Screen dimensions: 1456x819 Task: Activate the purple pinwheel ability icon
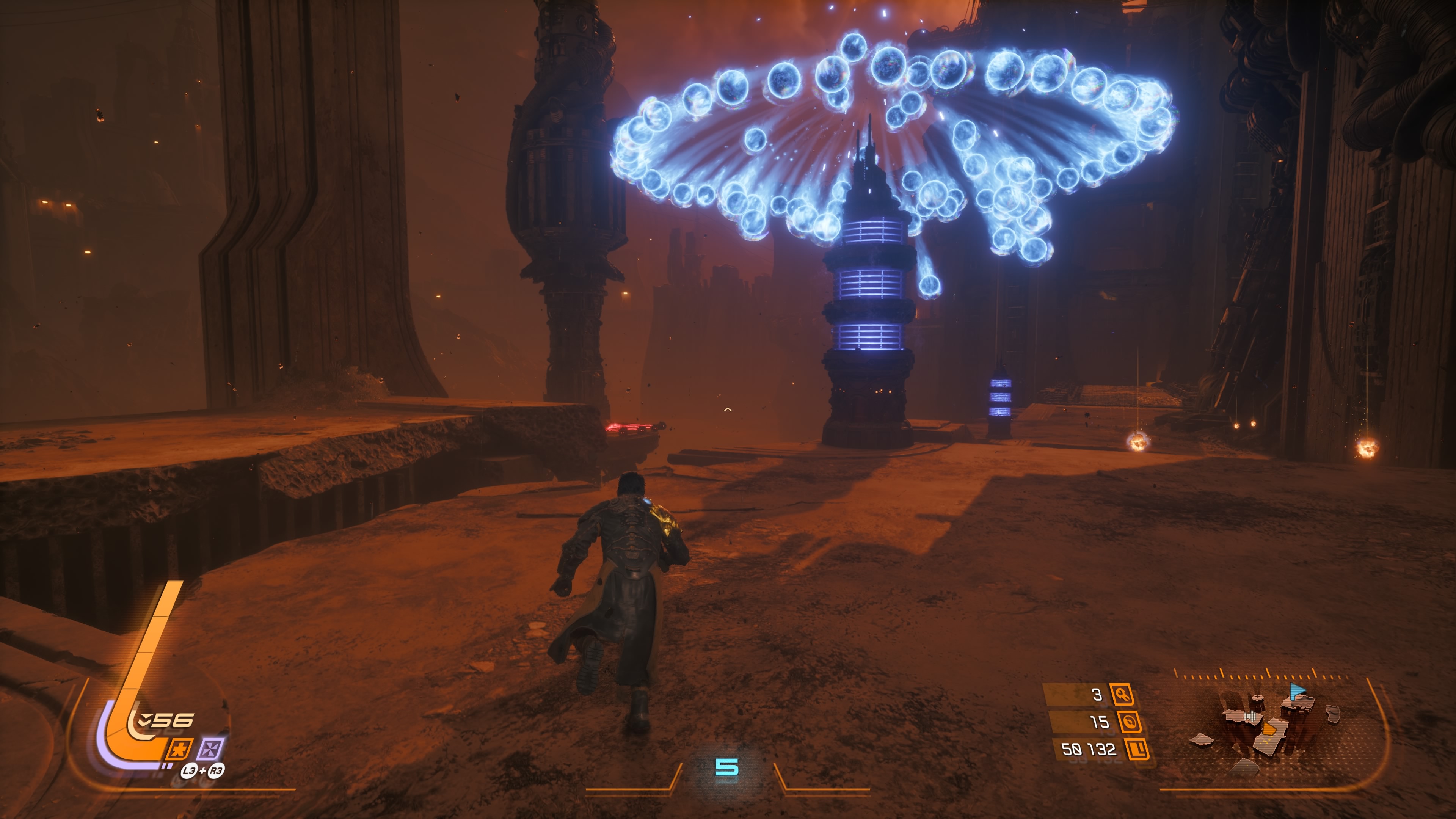[210, 750]
